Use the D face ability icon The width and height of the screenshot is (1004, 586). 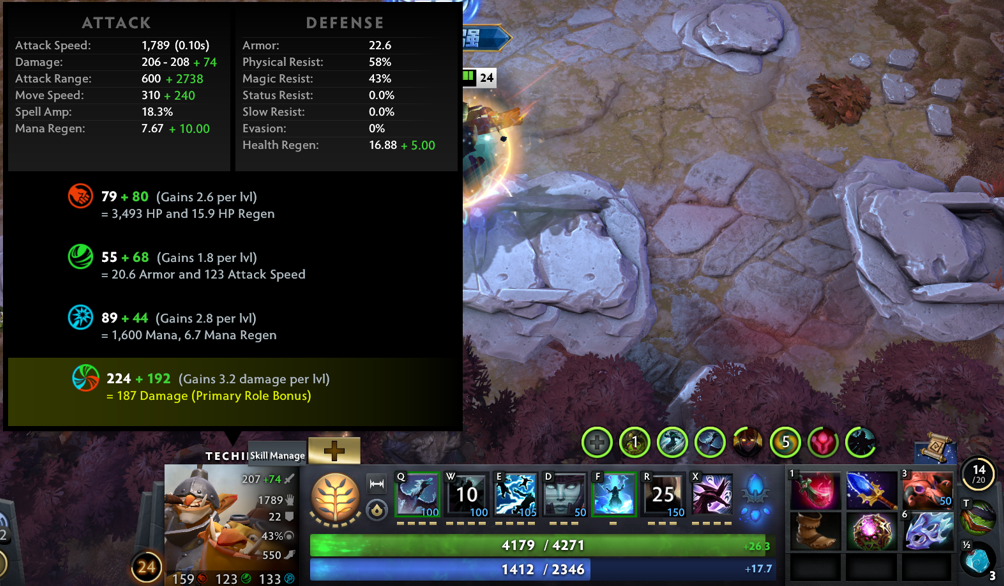565,496
